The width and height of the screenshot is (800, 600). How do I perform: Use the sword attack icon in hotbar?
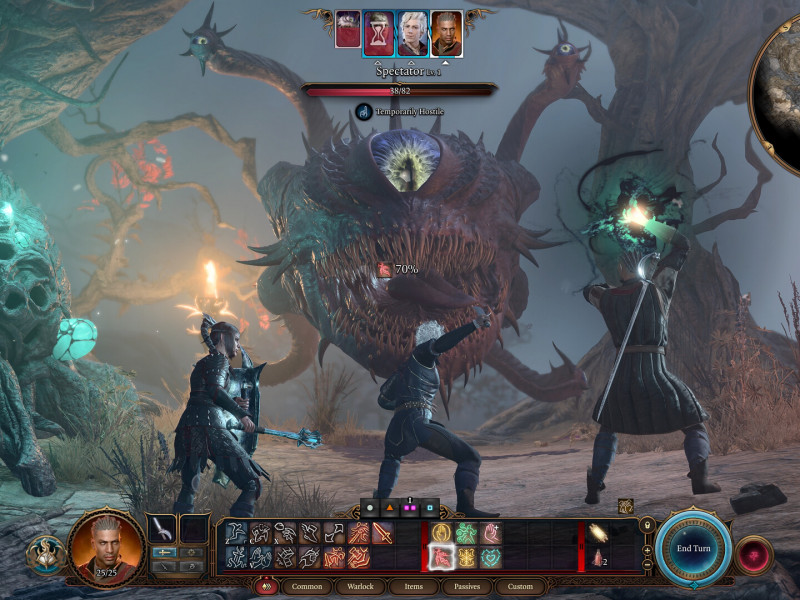pos(382,534)
